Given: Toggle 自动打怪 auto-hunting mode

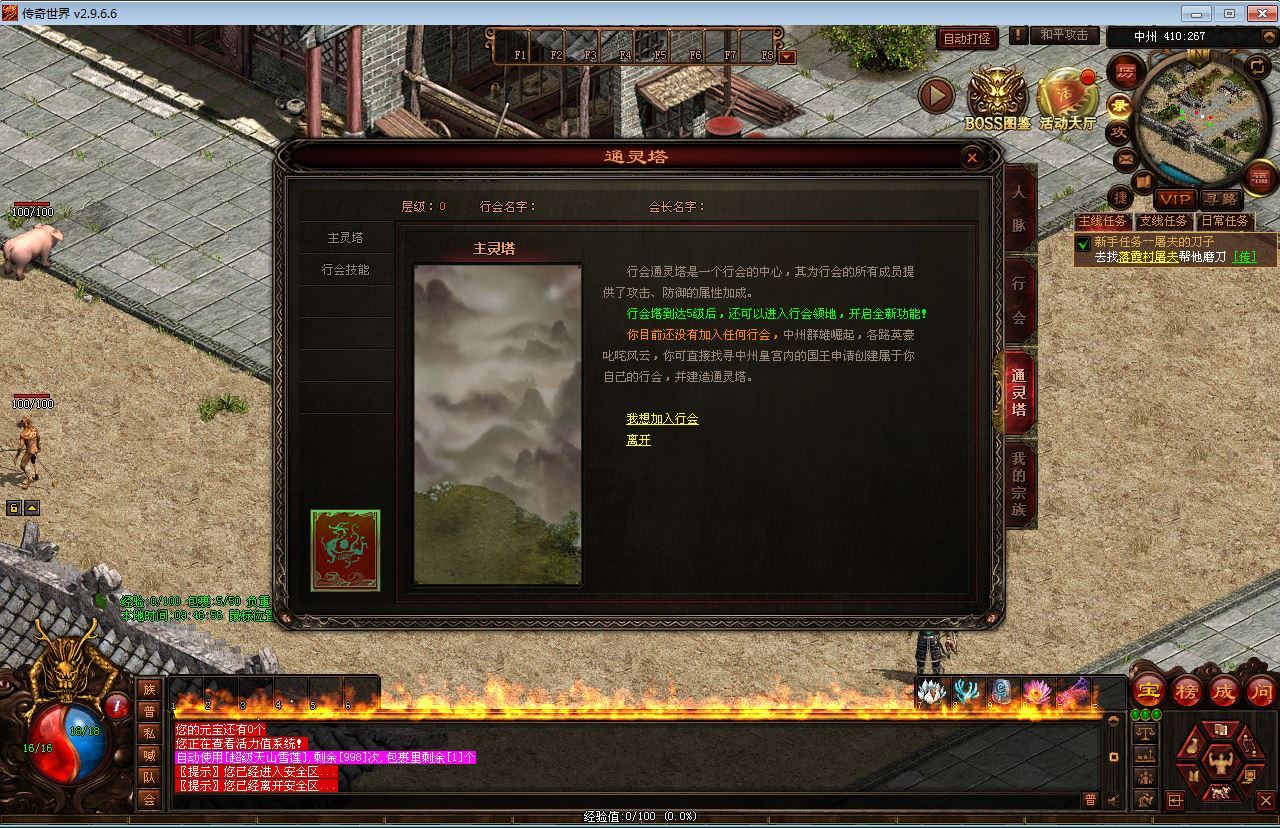Looking at the screenshot, I should [x=965, y=35].
